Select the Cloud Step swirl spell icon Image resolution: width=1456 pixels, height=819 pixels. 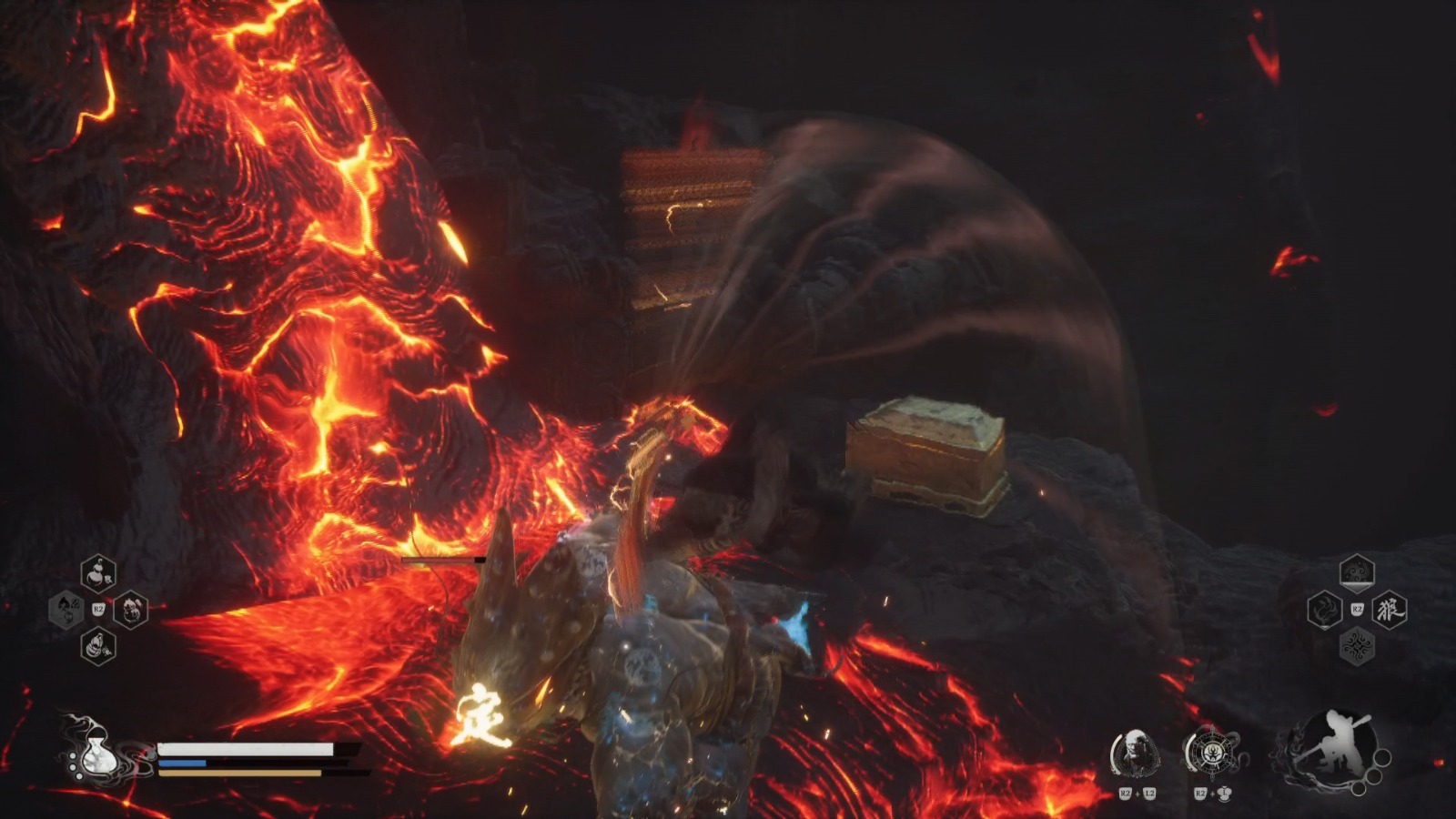1357,571
